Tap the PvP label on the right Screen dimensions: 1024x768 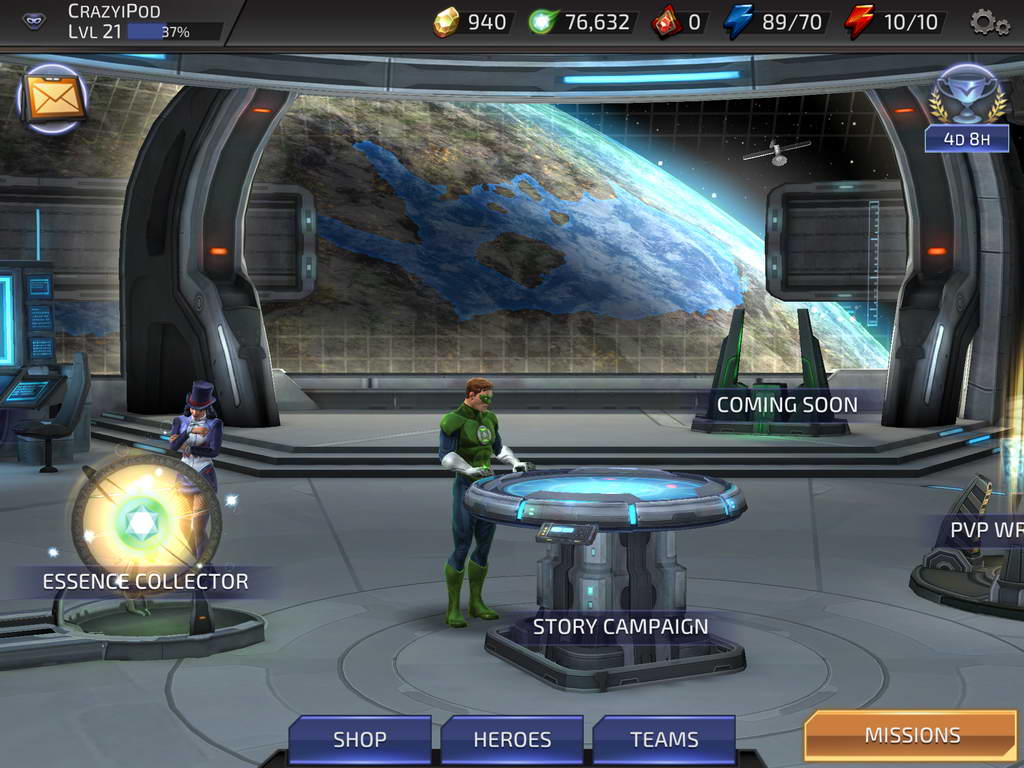click(x=985, y=531)
